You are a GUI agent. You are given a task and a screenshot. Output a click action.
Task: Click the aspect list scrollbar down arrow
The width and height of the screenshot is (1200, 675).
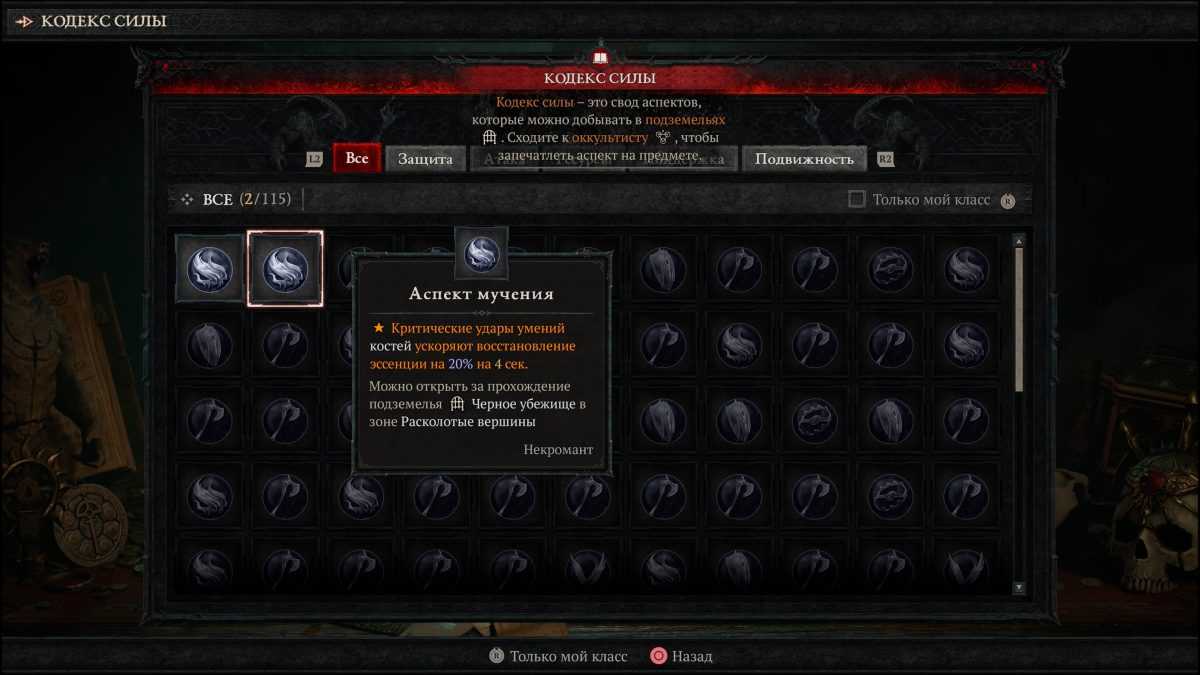[1019, 588]
